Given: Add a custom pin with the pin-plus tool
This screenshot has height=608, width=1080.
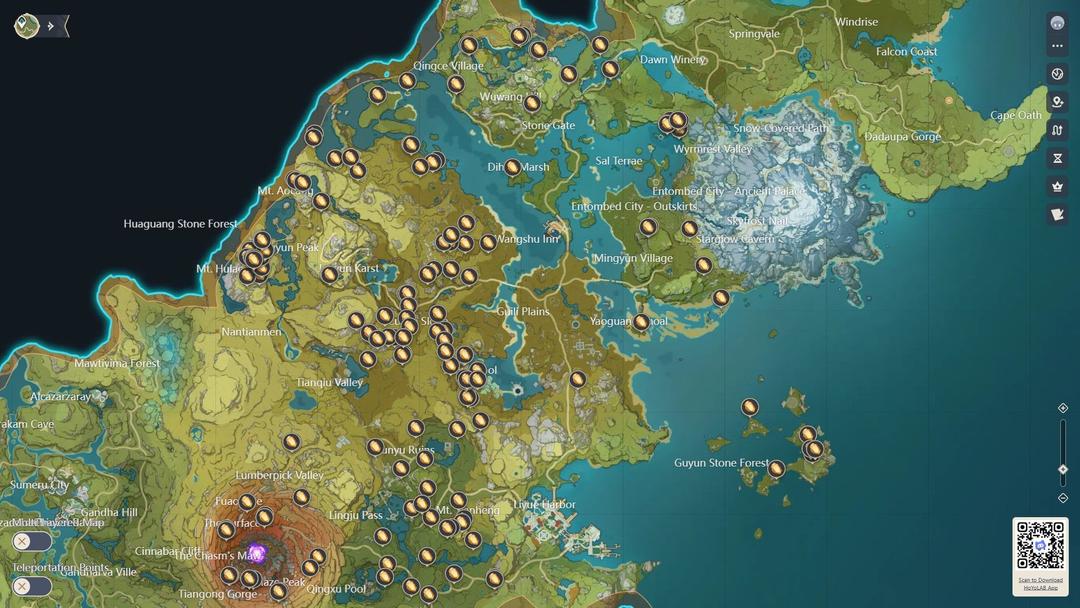Looking at the screenshot, I should point(1057,102).
